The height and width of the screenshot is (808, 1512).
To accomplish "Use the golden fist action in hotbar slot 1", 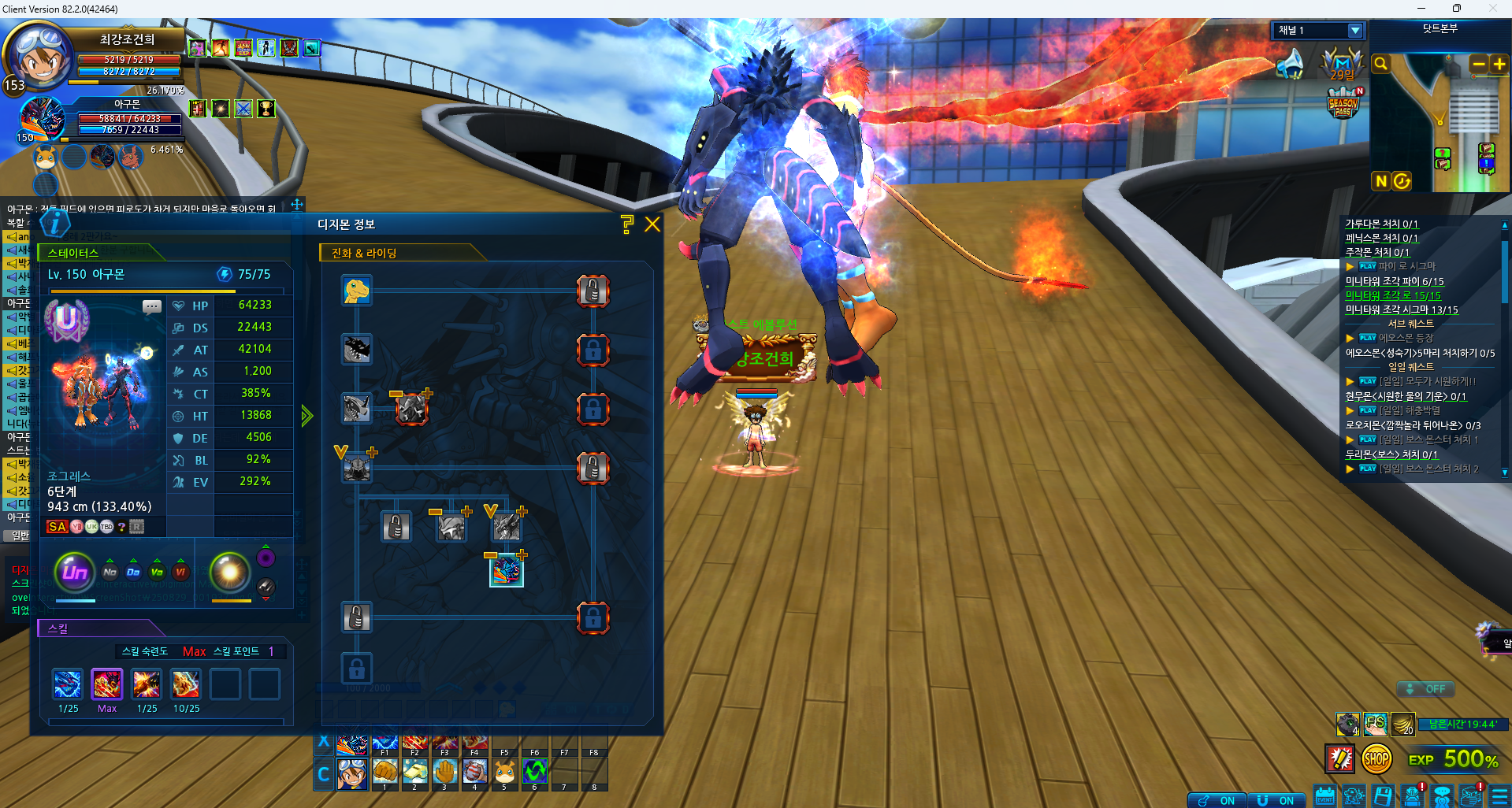I will coord(385,772).
